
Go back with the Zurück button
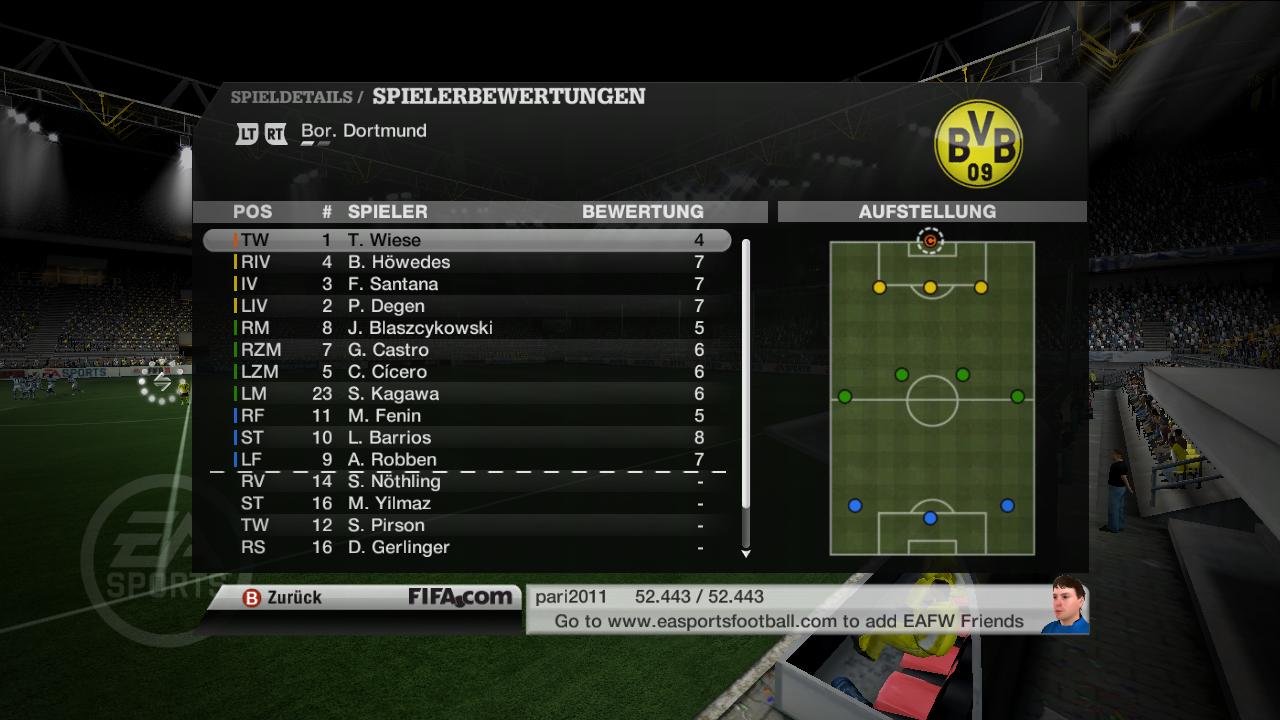(x=283, y=597)
